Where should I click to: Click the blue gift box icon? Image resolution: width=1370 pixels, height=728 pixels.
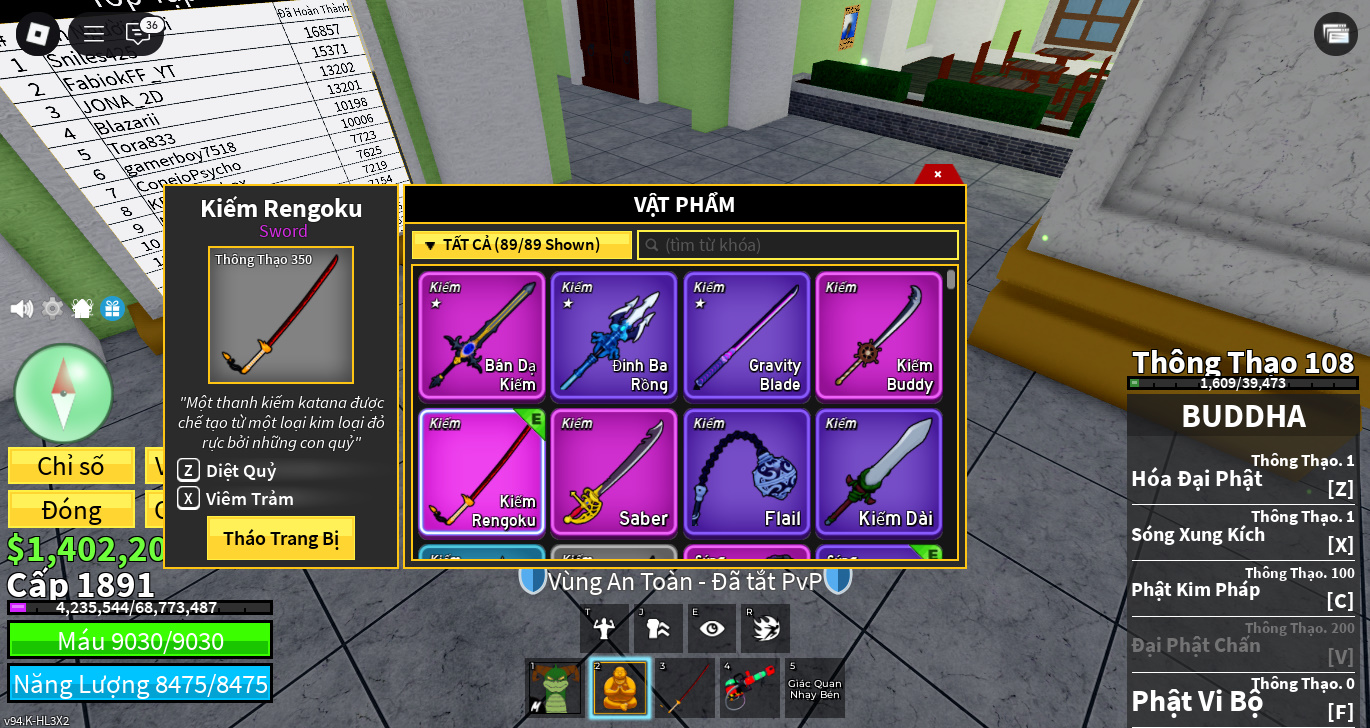tap(112, 308)
